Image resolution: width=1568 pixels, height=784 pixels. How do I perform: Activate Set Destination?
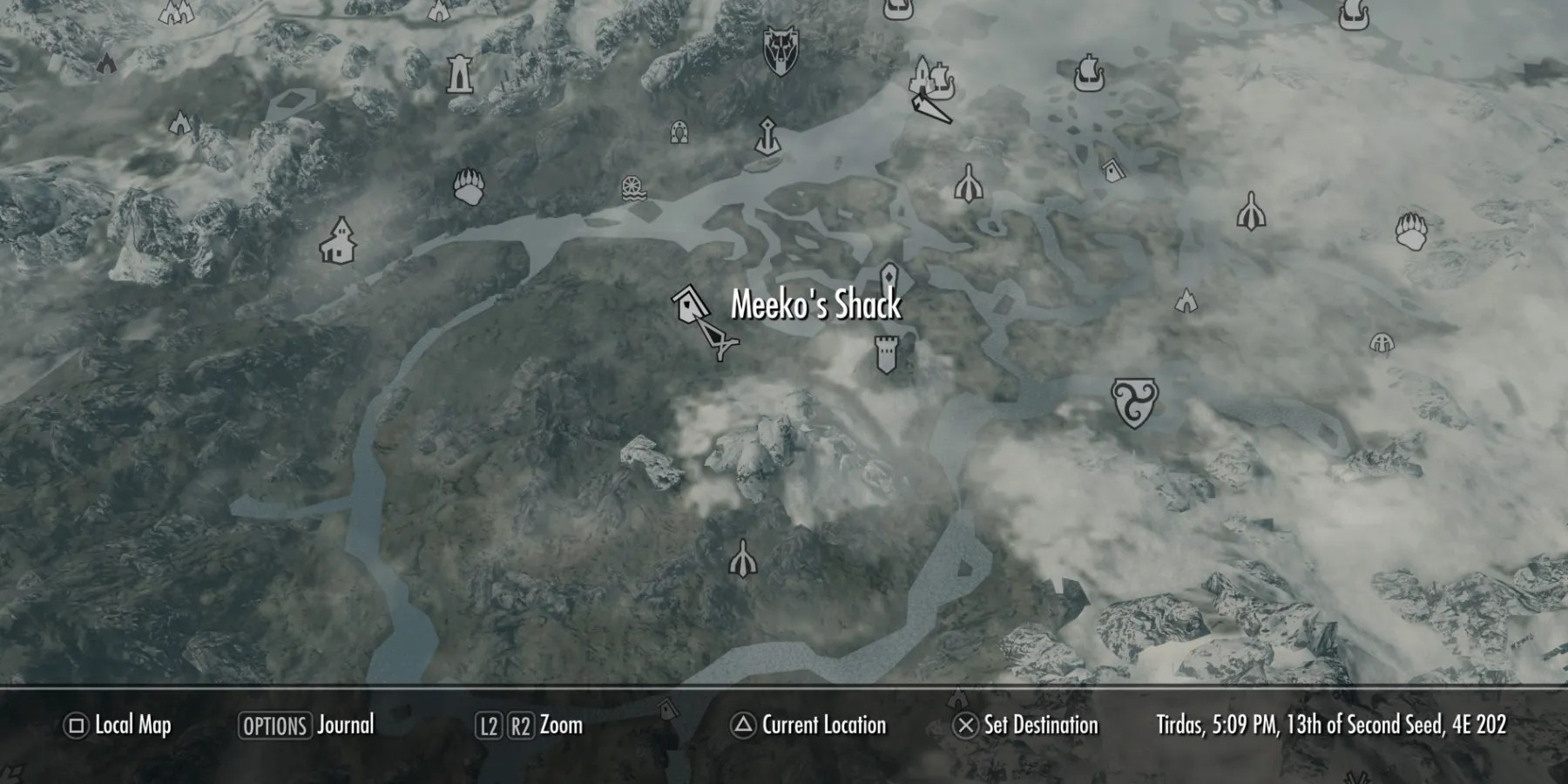1042,726
